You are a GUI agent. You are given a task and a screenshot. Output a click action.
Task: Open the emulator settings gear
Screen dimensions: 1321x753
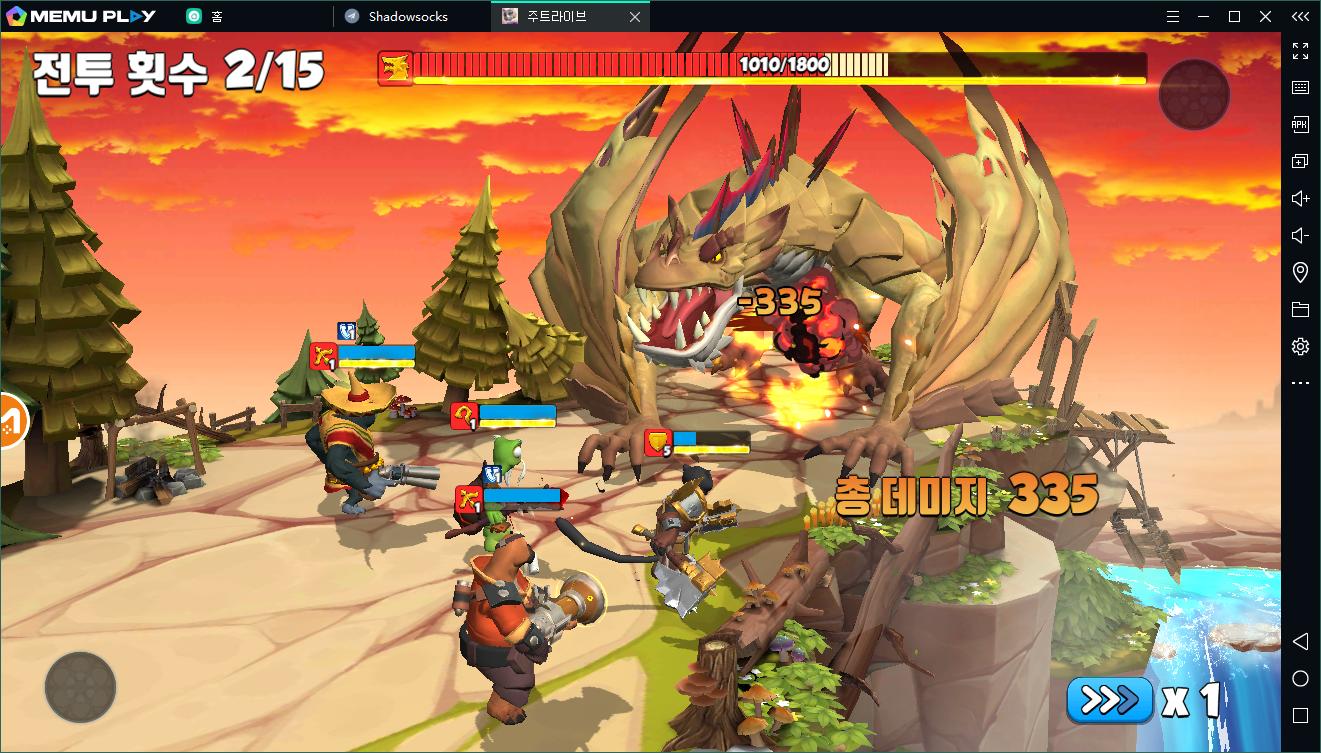[1300, 346]
